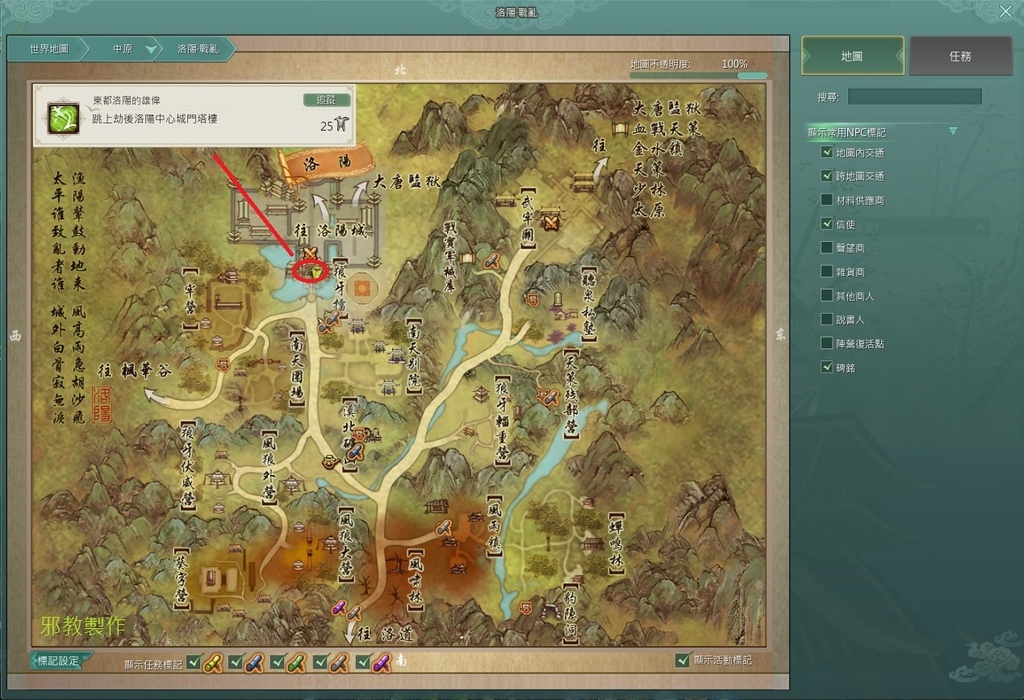Go to 世界地圖 breadcrumb
The image size is (1024, 700).
point(48,48)
